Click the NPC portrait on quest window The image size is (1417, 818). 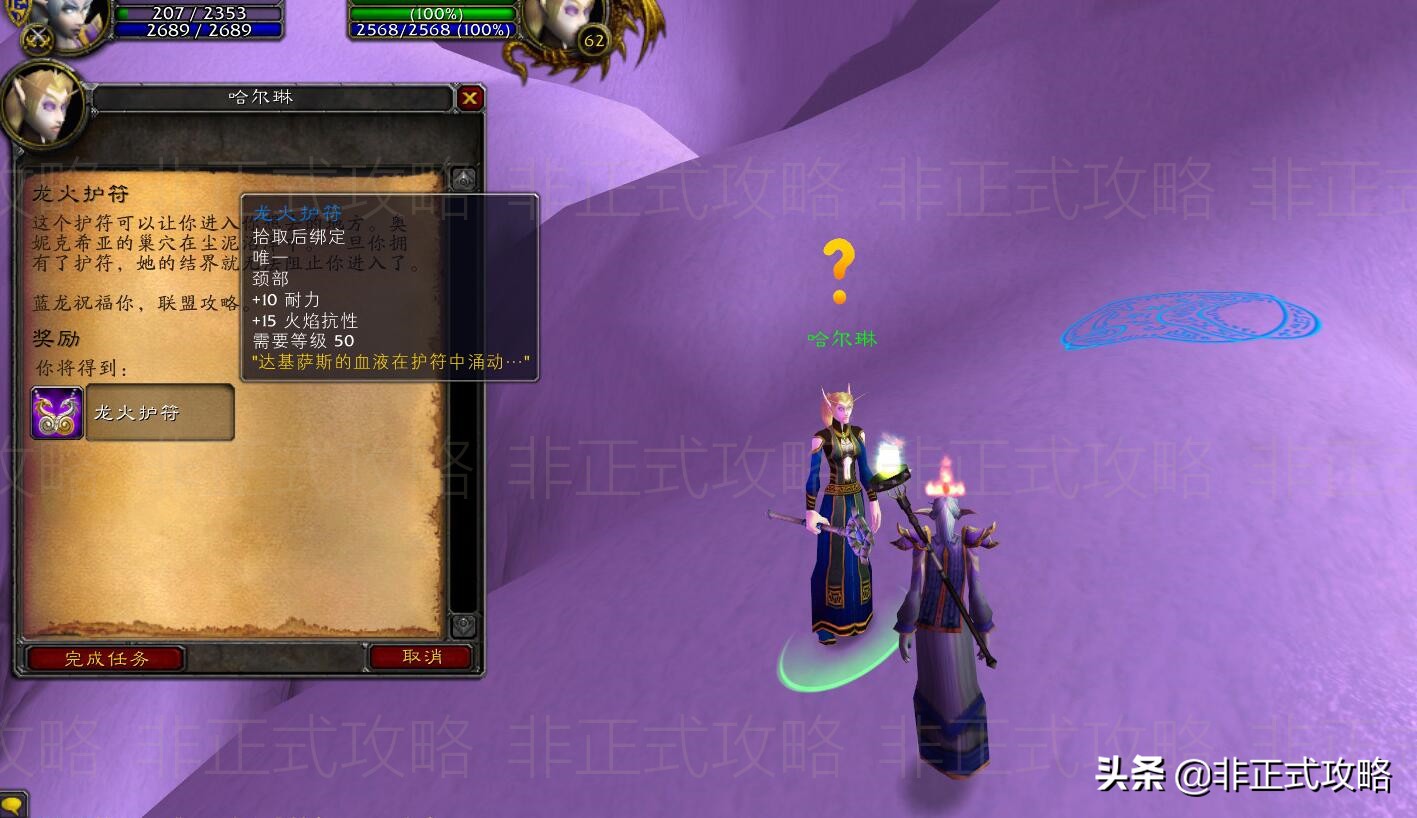pos(44,107)
